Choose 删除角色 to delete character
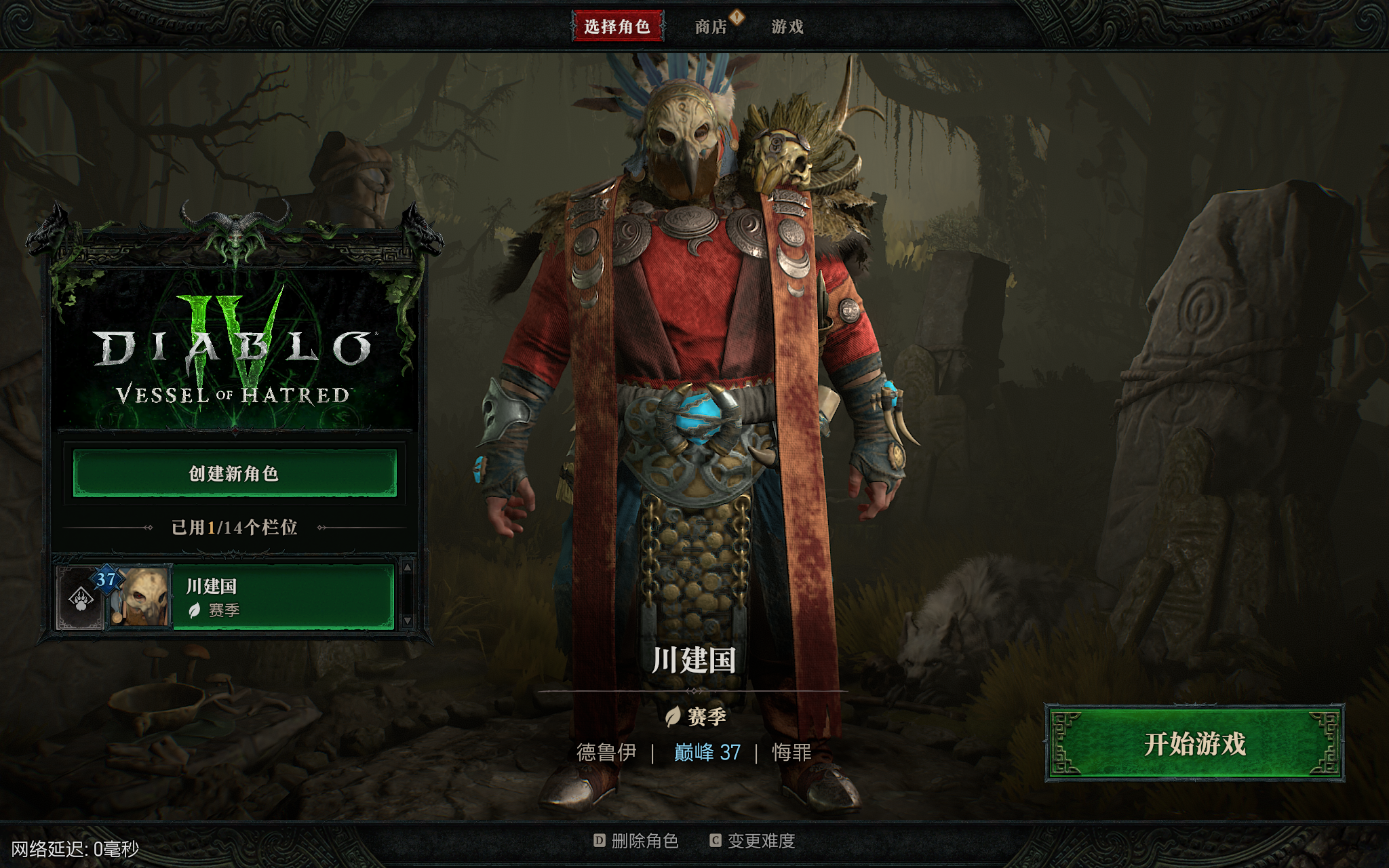 (636, 841)
